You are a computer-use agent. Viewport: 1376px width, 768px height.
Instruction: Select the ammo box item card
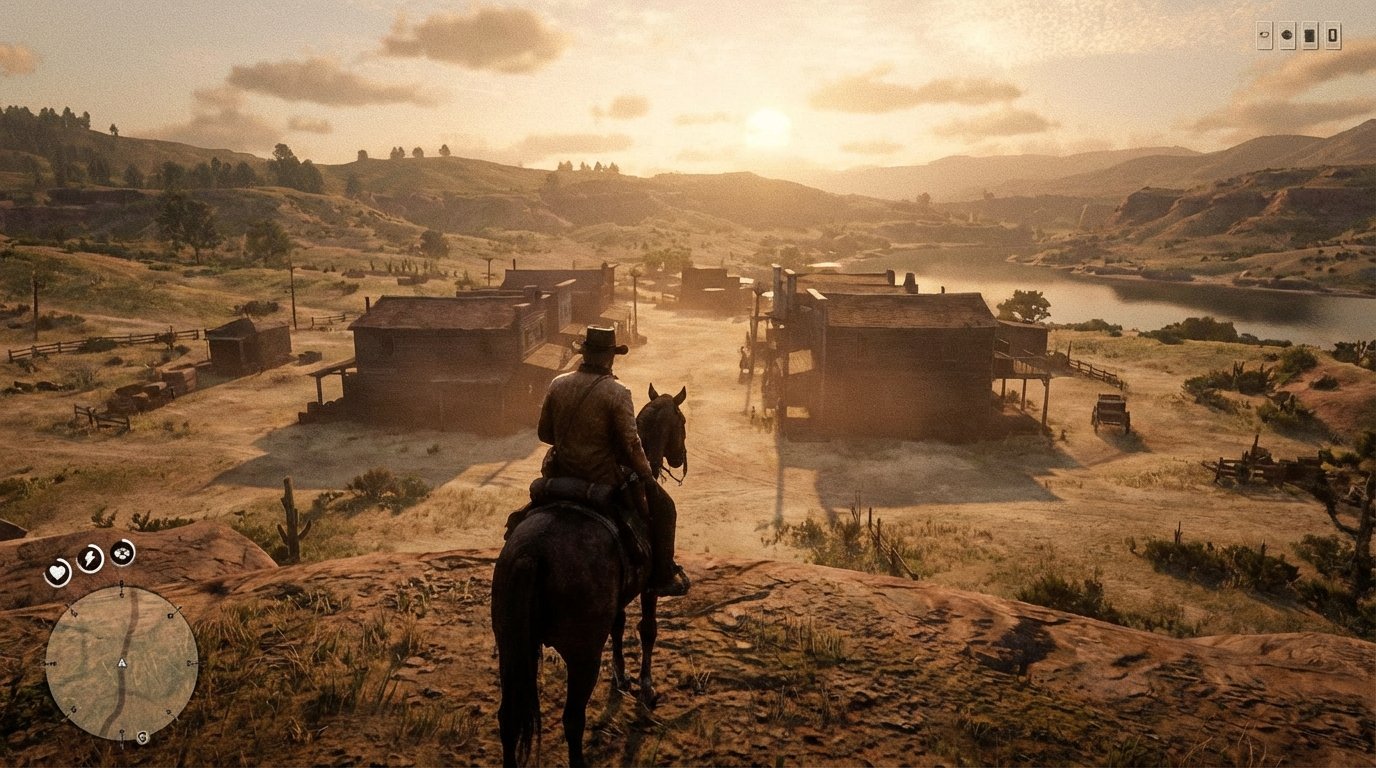point(1309,35)
